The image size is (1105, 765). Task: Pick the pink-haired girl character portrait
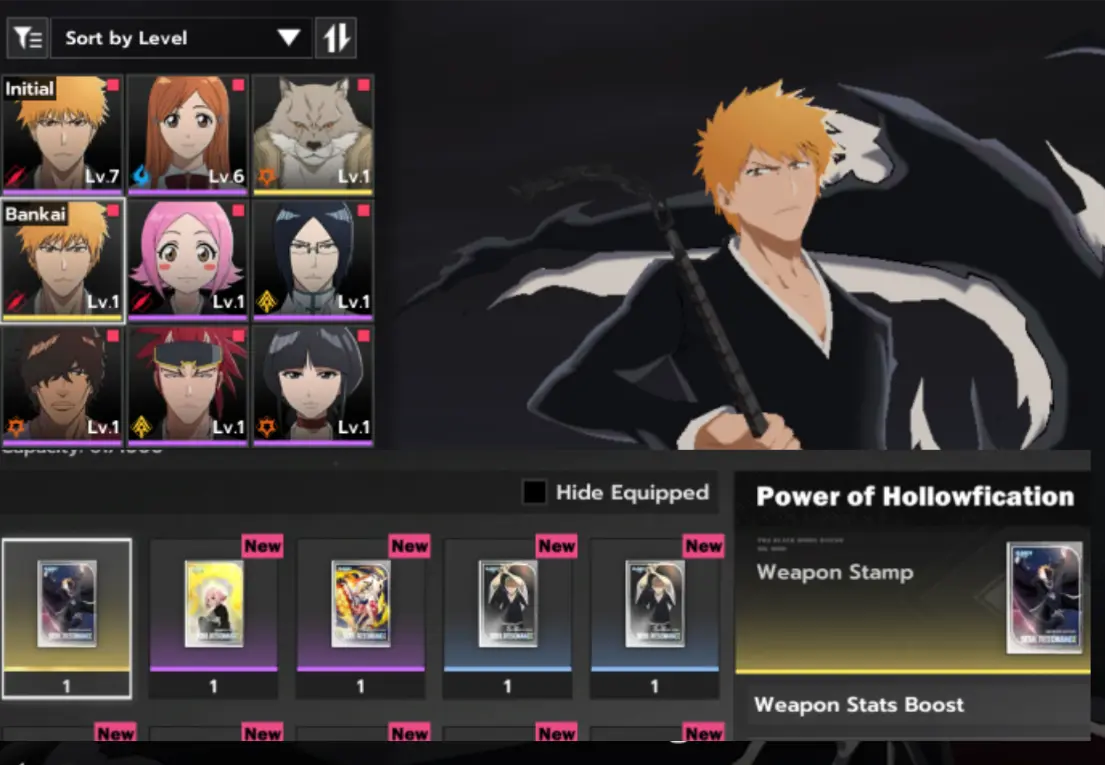[187, 259]
